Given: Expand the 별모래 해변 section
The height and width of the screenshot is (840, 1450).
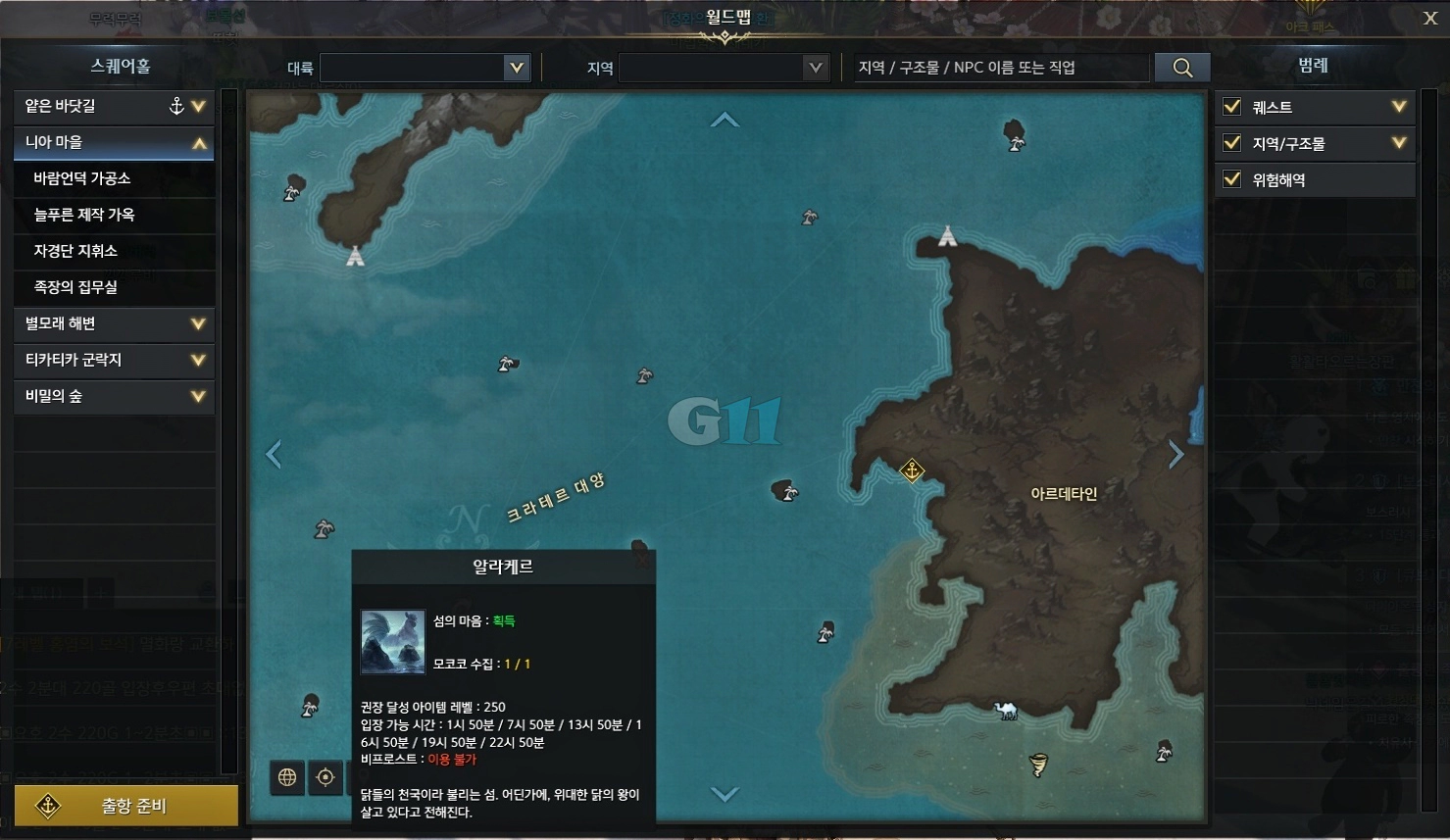Looking at the screenshot, I should coord(114,323).
